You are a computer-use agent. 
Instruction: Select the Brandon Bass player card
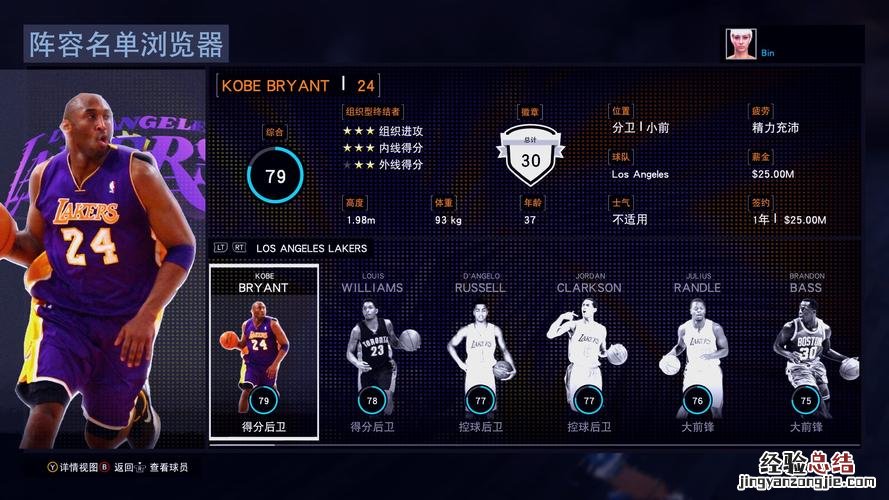click(806, 351)
